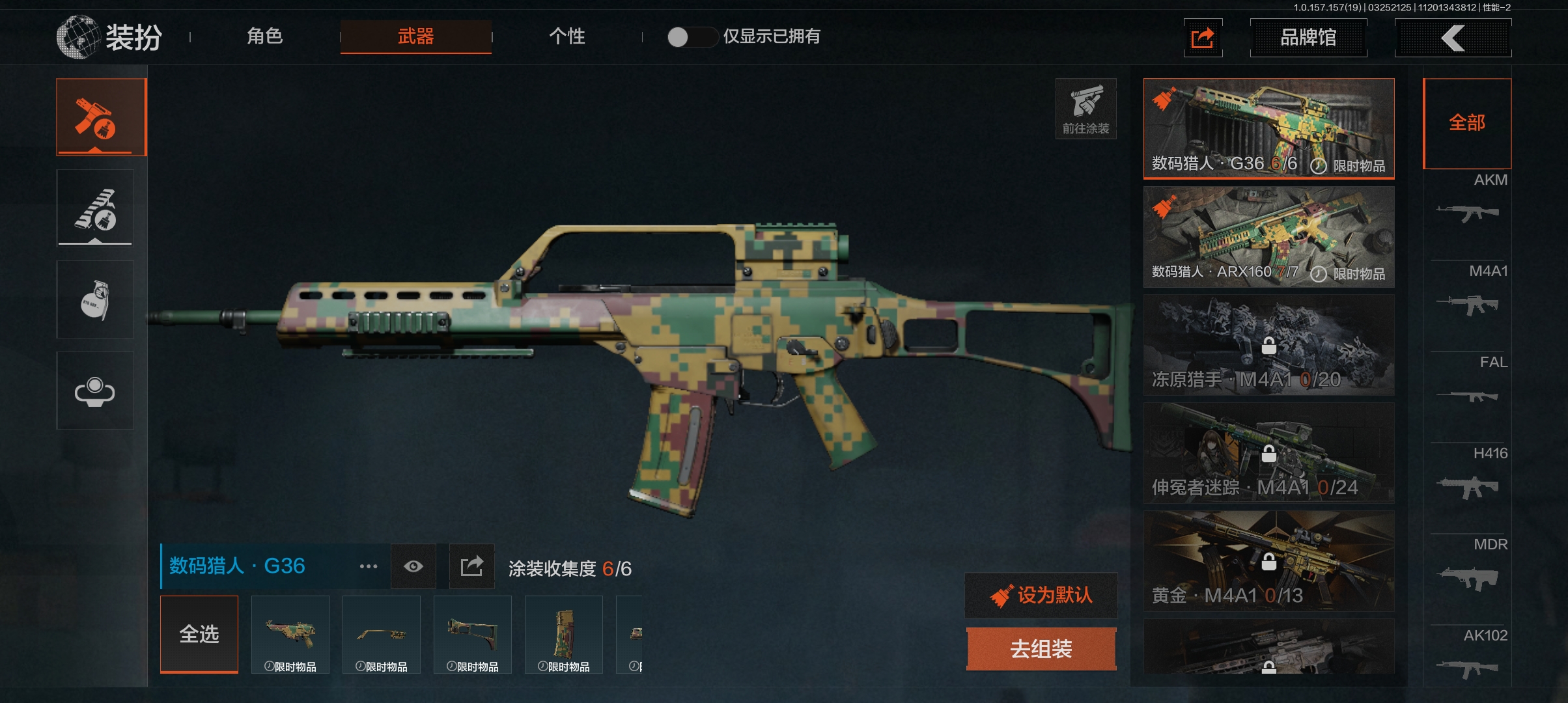Toggle the eye preview icon

tap(413, 566)
